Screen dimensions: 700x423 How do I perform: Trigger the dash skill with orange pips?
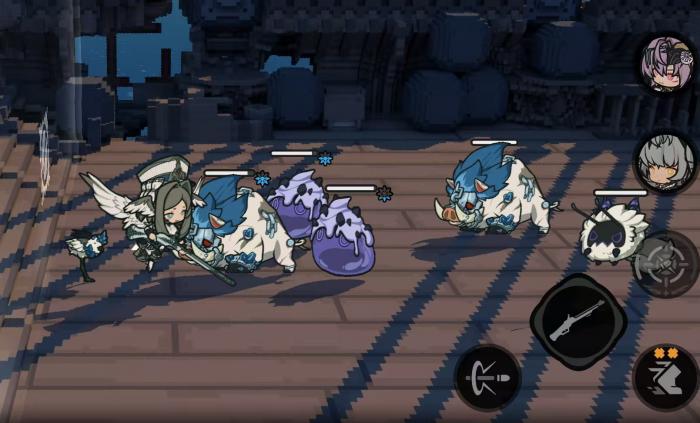[x=665, y=378]
